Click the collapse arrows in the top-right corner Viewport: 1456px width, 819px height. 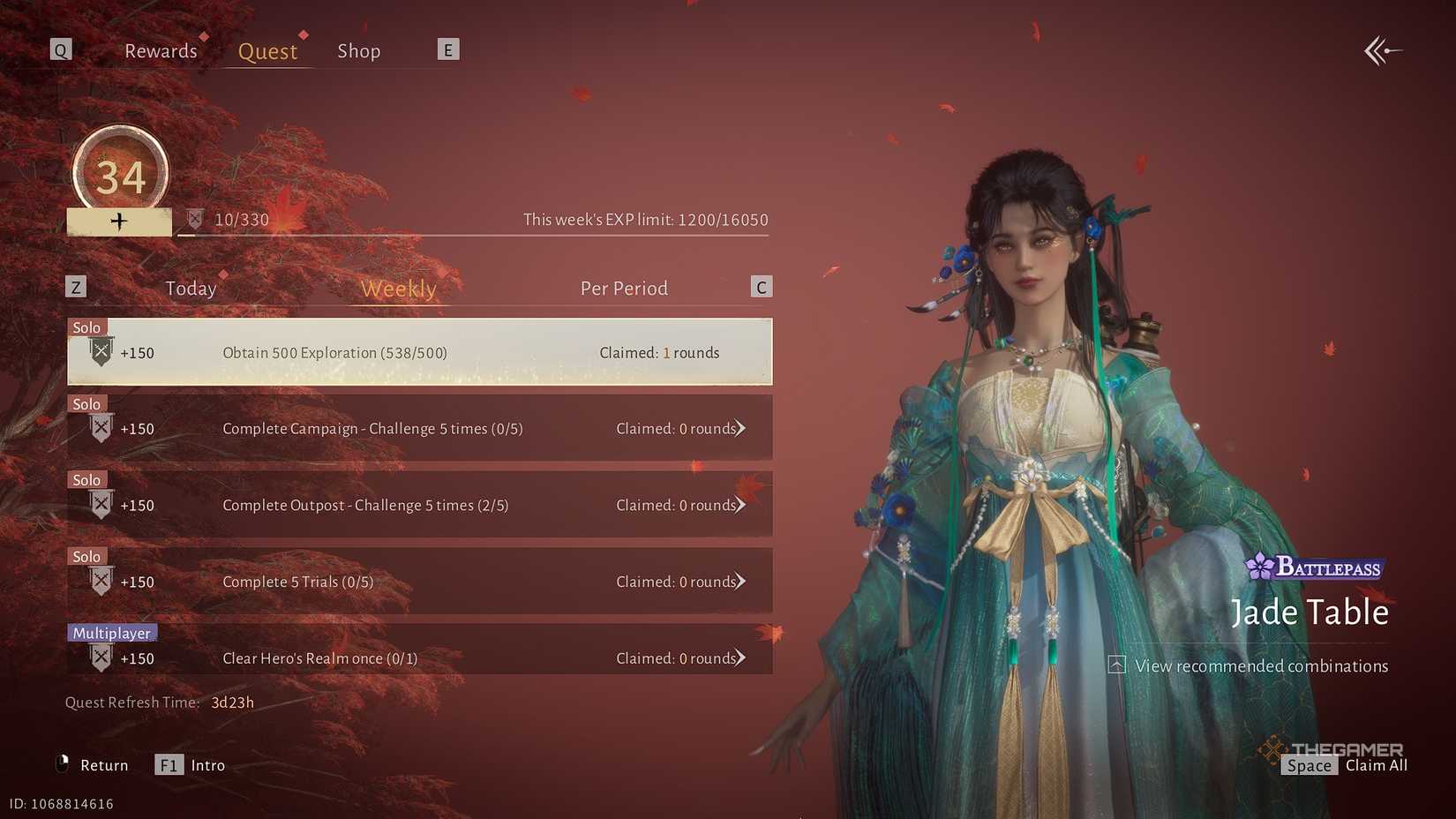point(1383,50)
